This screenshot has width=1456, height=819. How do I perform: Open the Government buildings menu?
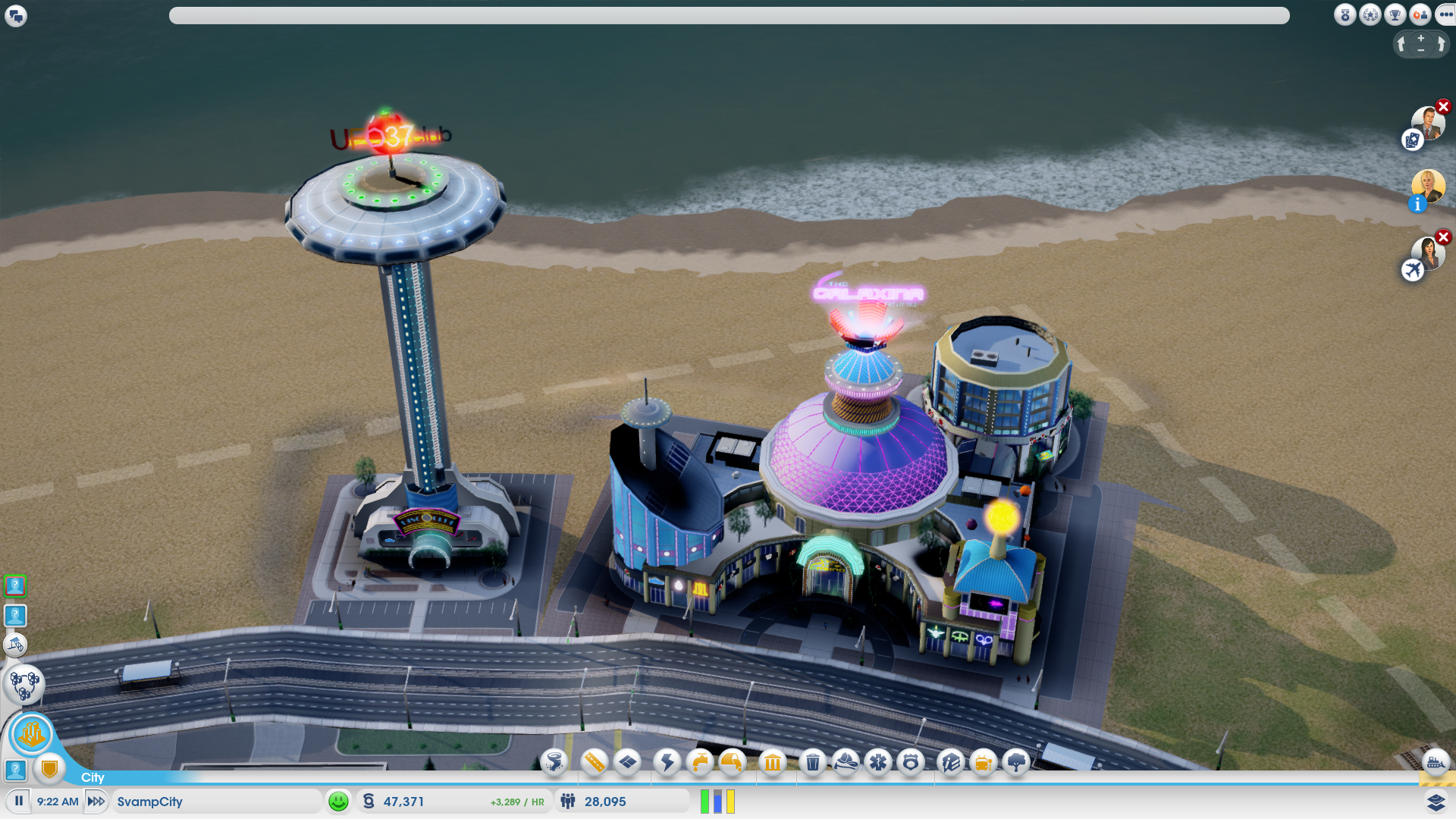tap(772, 761)
